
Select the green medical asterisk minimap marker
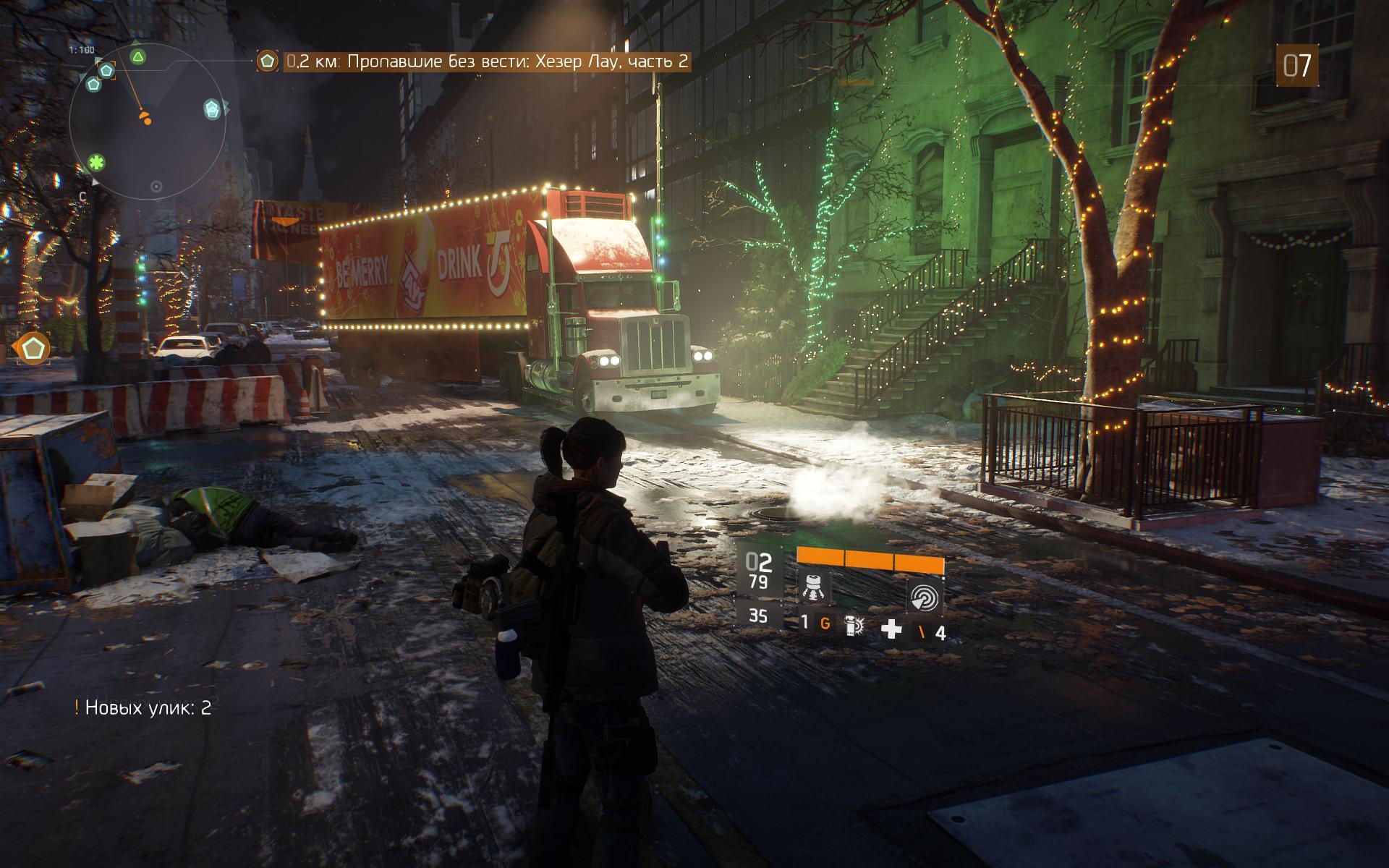point(97,161)
